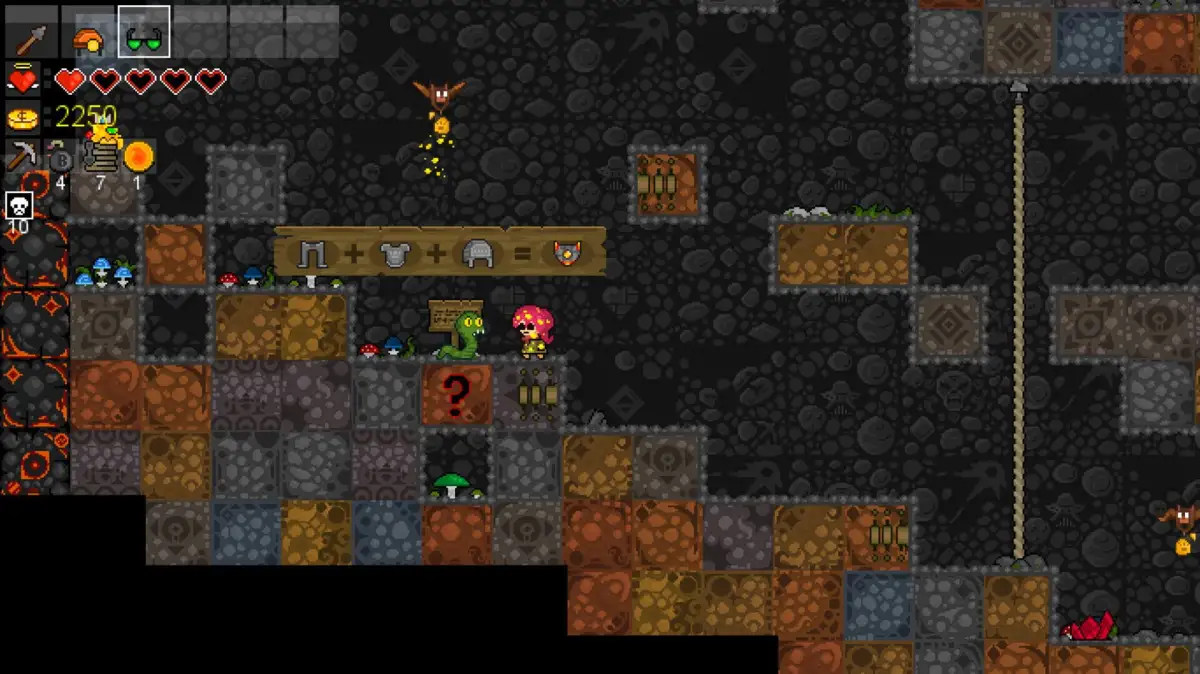The width and height of the screenshot is (1200, 674).
Task: Activate the orange fire orb item
Action: (x=138, y=156)
